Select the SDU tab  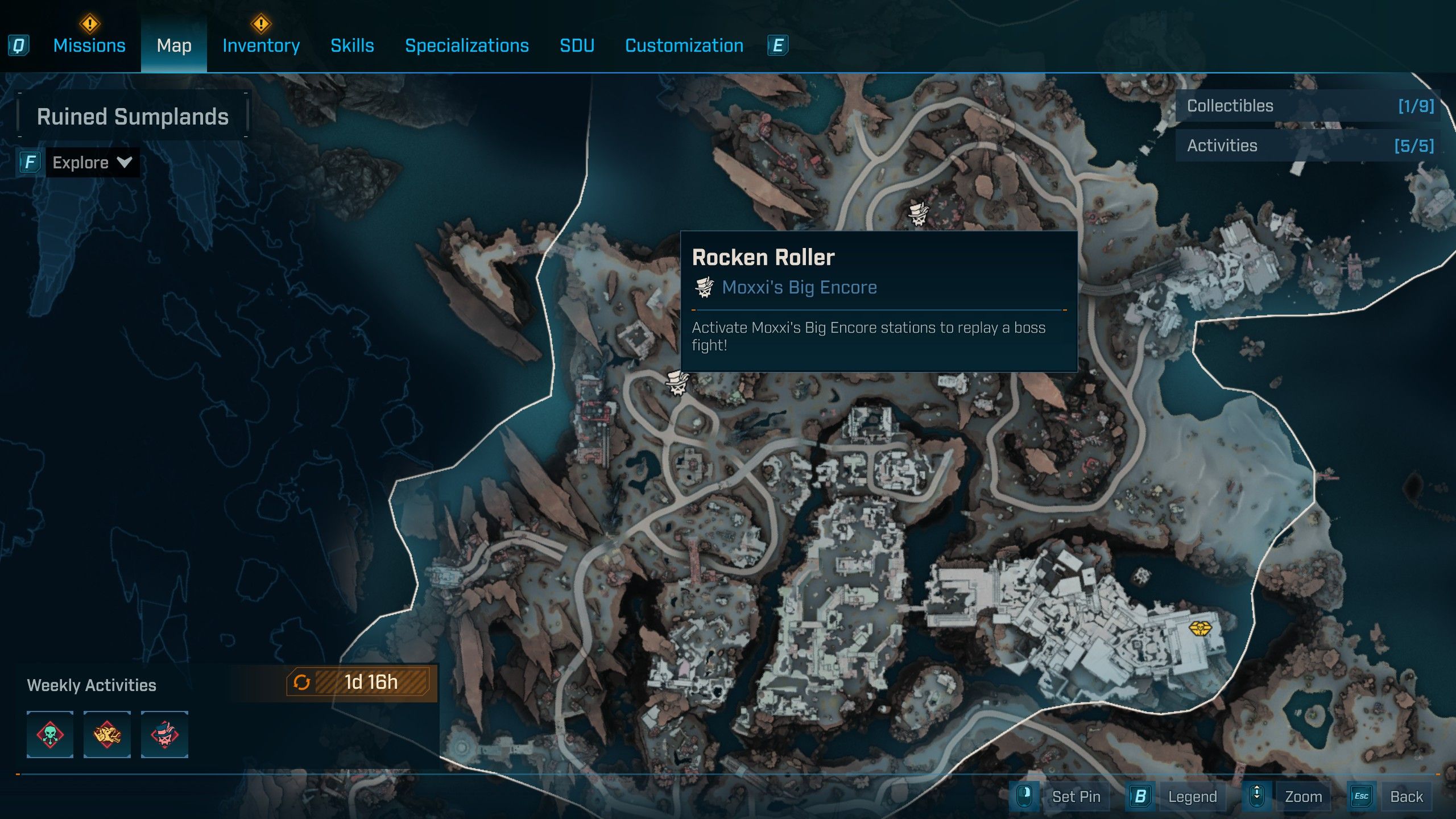pos(577,45)
